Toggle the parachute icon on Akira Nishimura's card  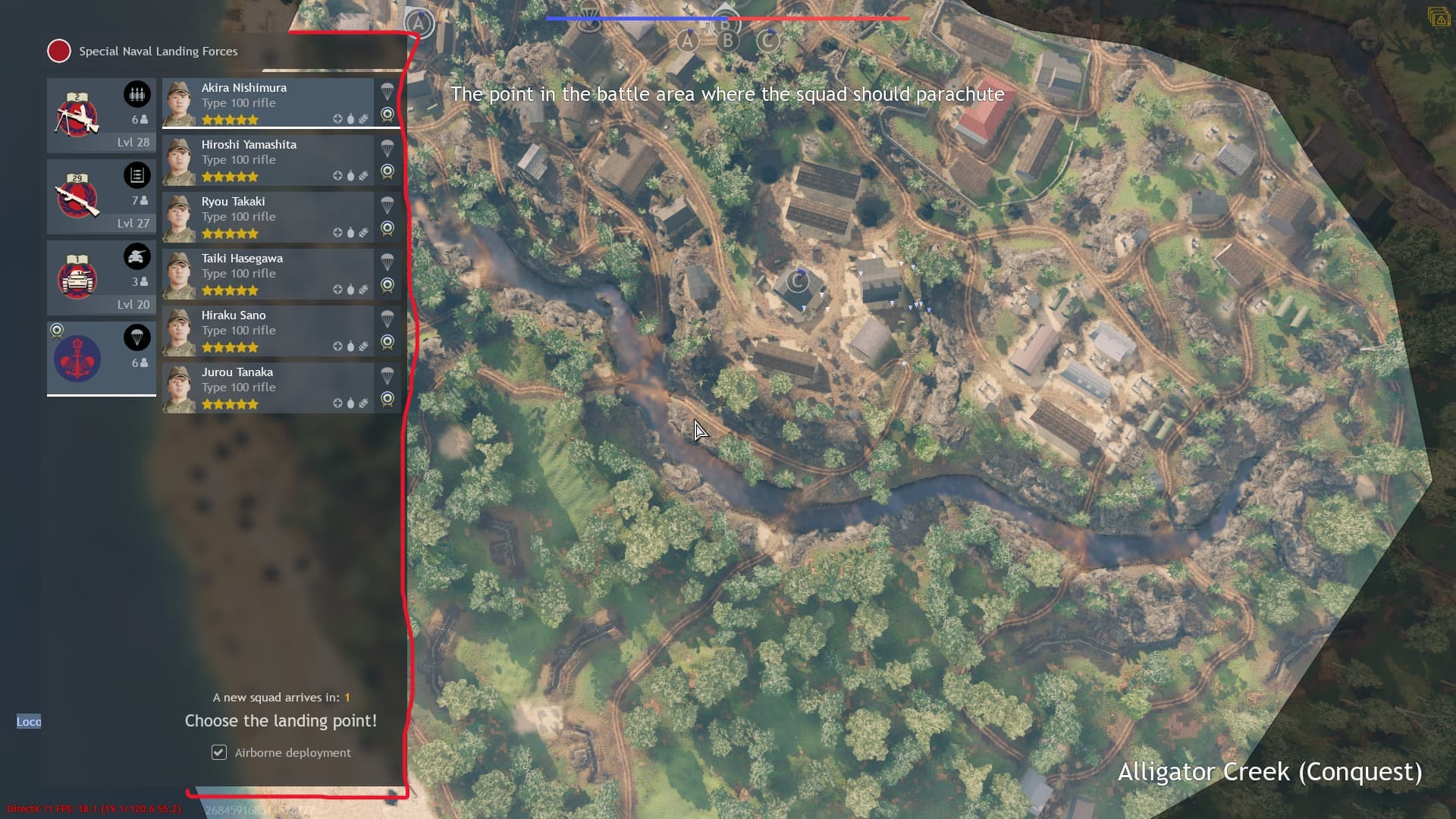388,89
